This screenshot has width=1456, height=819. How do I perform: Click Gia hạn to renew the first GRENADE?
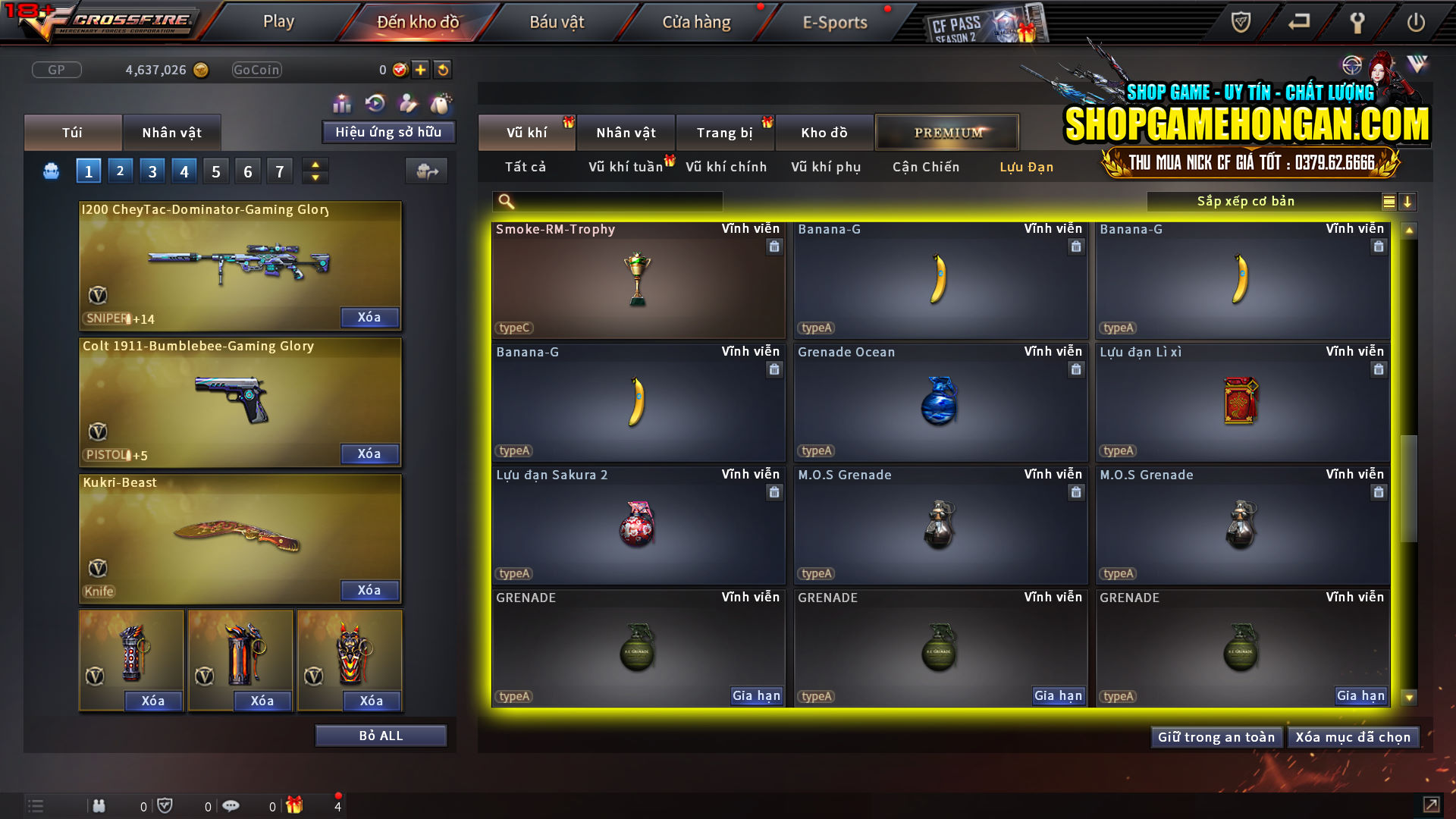coord(756,695)
